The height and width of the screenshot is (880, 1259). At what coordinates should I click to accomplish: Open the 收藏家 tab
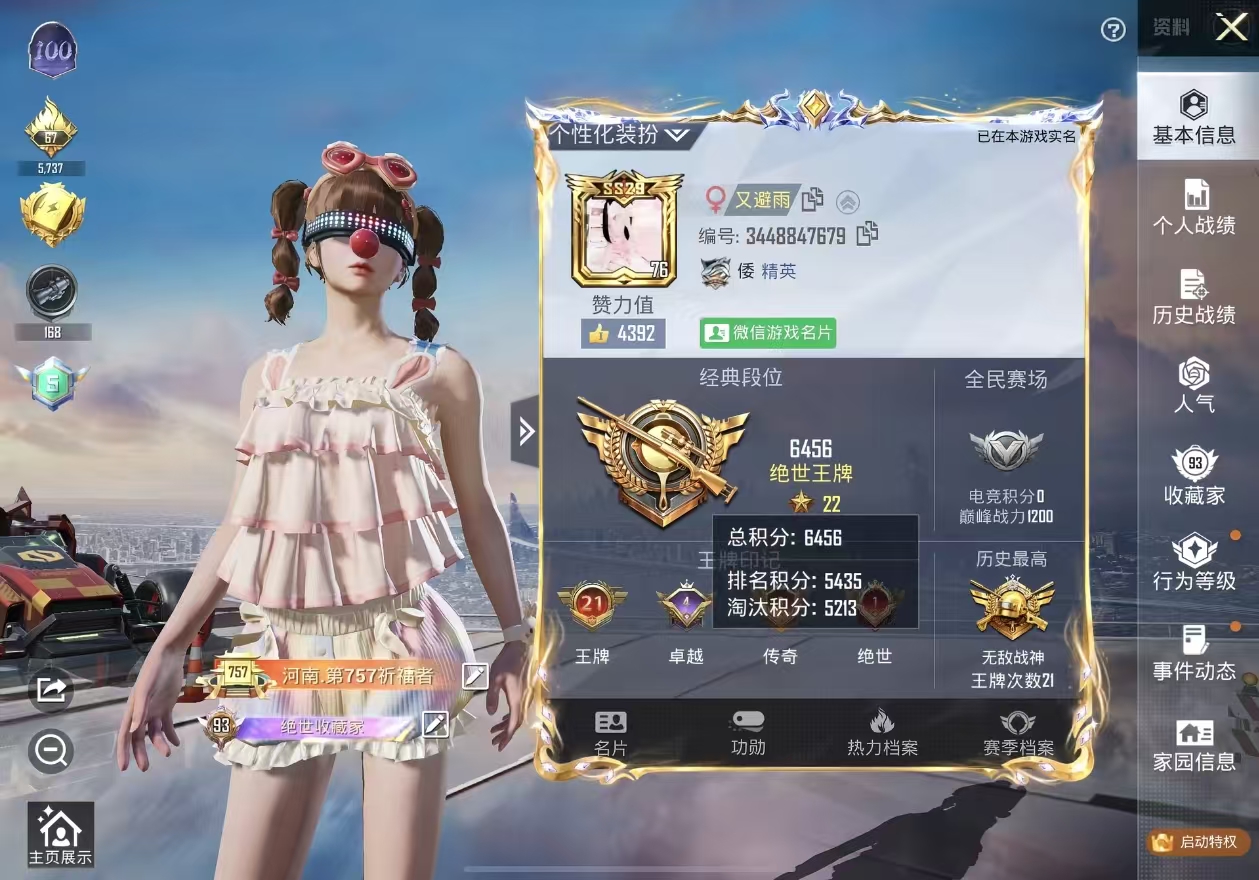click(x=1193, y=477)
